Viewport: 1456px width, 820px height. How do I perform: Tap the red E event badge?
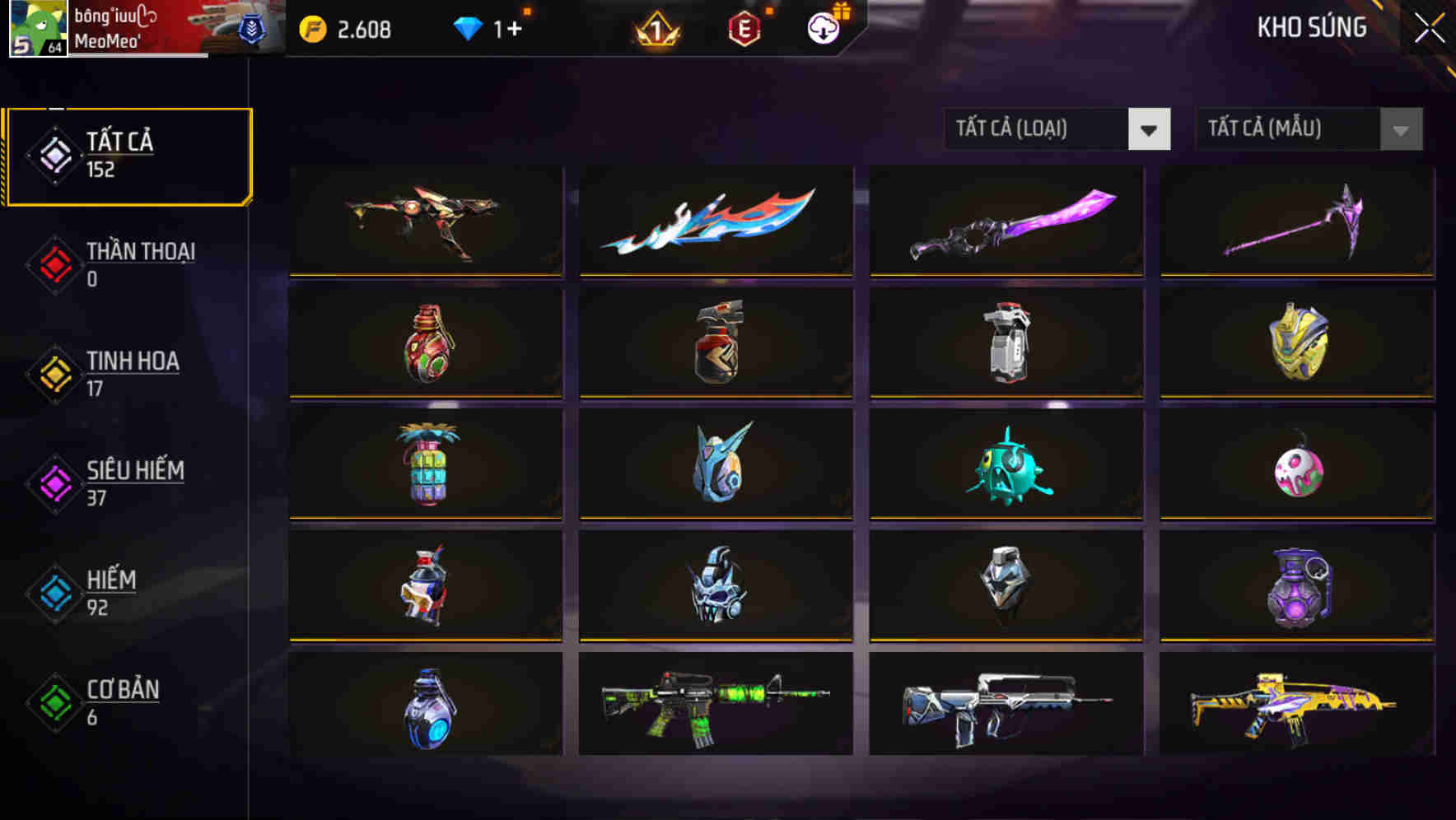(744, 27)
